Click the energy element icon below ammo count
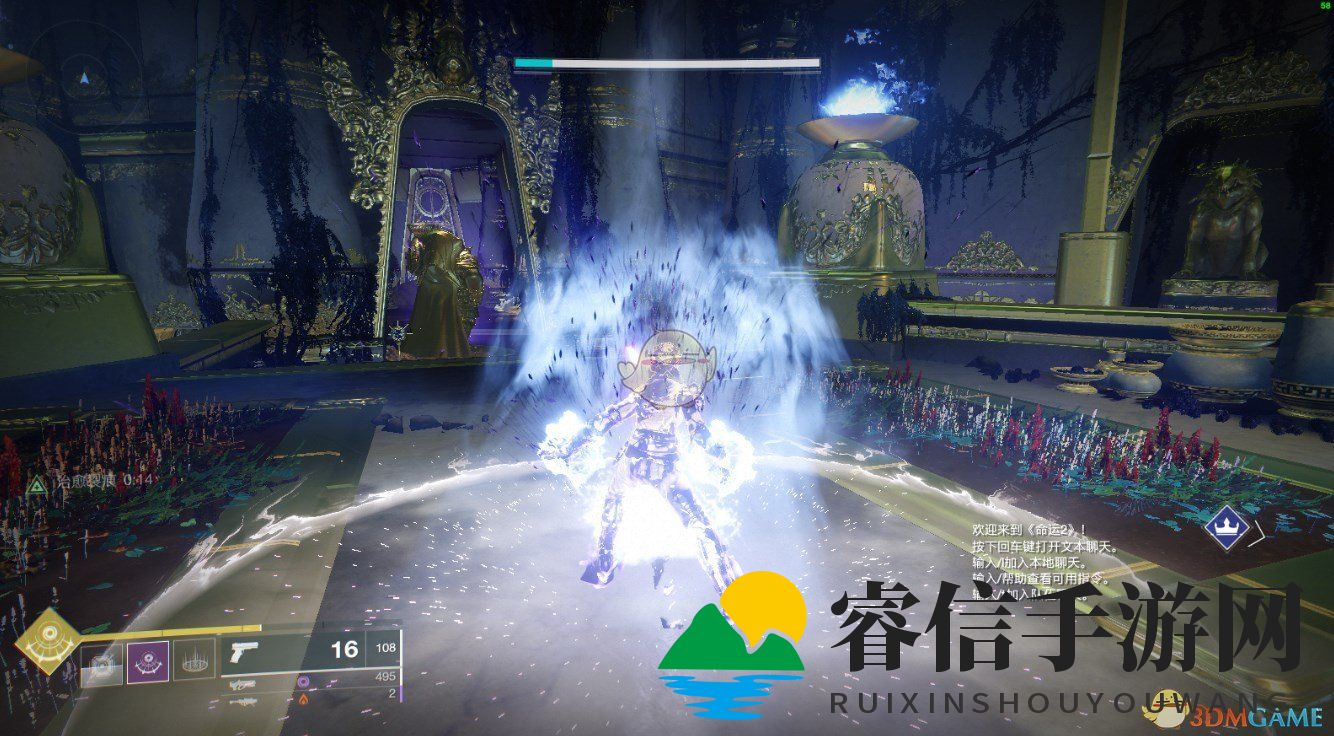The height and width of the screenshot is (736, 1334). tap(305, 680)
